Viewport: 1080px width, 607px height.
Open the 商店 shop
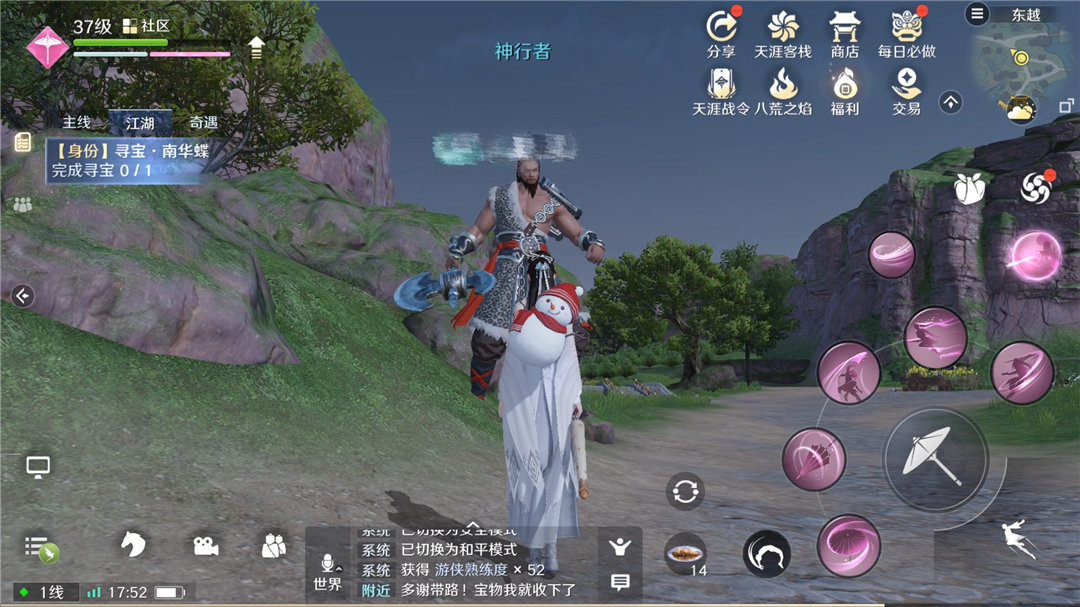tap(844, 33)
